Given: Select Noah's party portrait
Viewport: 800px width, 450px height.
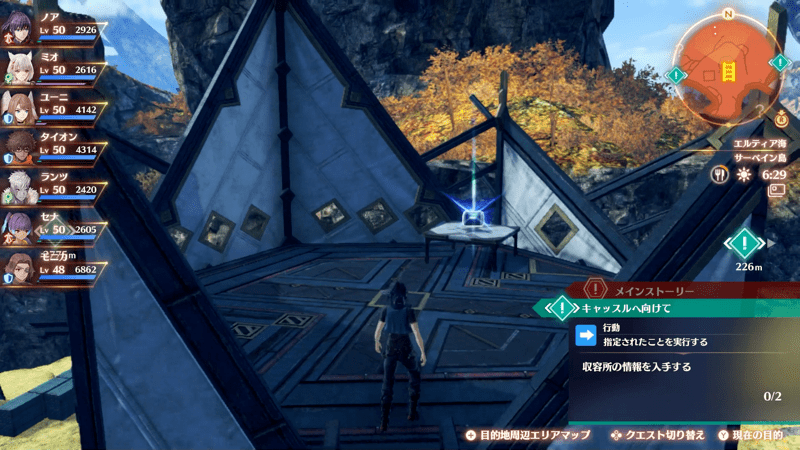Looking at the screenshot, I should coord(19,27).
